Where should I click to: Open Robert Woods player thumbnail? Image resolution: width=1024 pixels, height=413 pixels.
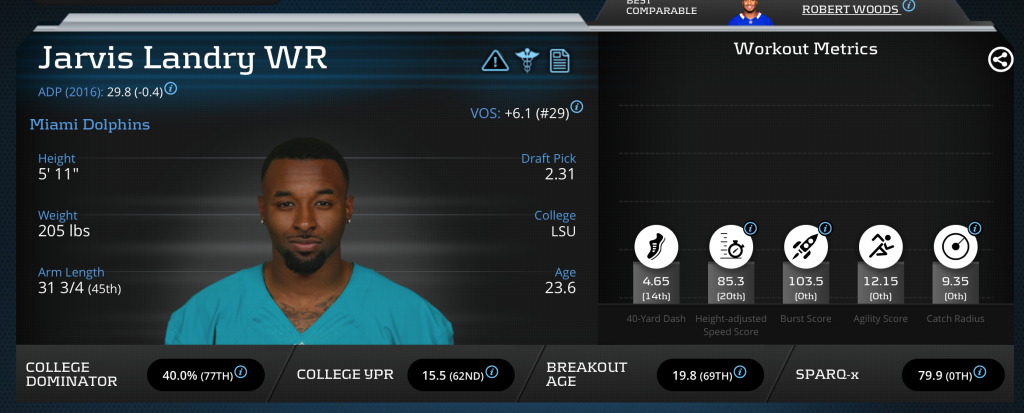tap(744, 10)
